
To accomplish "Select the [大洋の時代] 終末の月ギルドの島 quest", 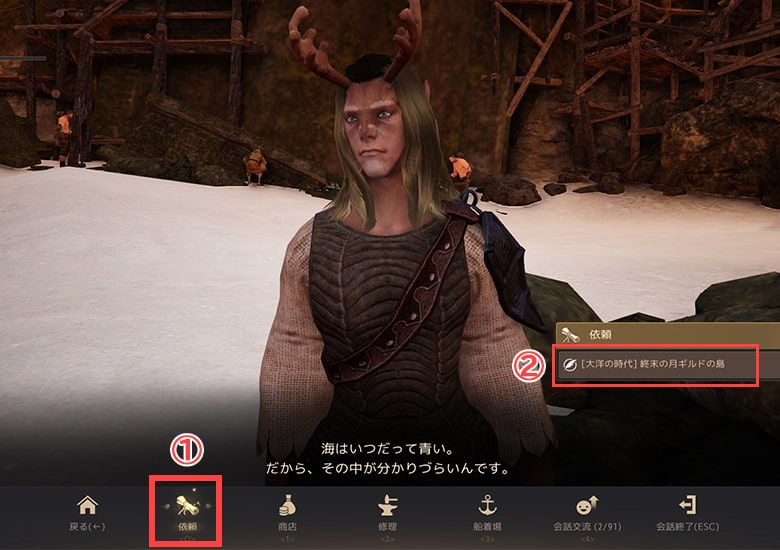I will click(656, 365).
